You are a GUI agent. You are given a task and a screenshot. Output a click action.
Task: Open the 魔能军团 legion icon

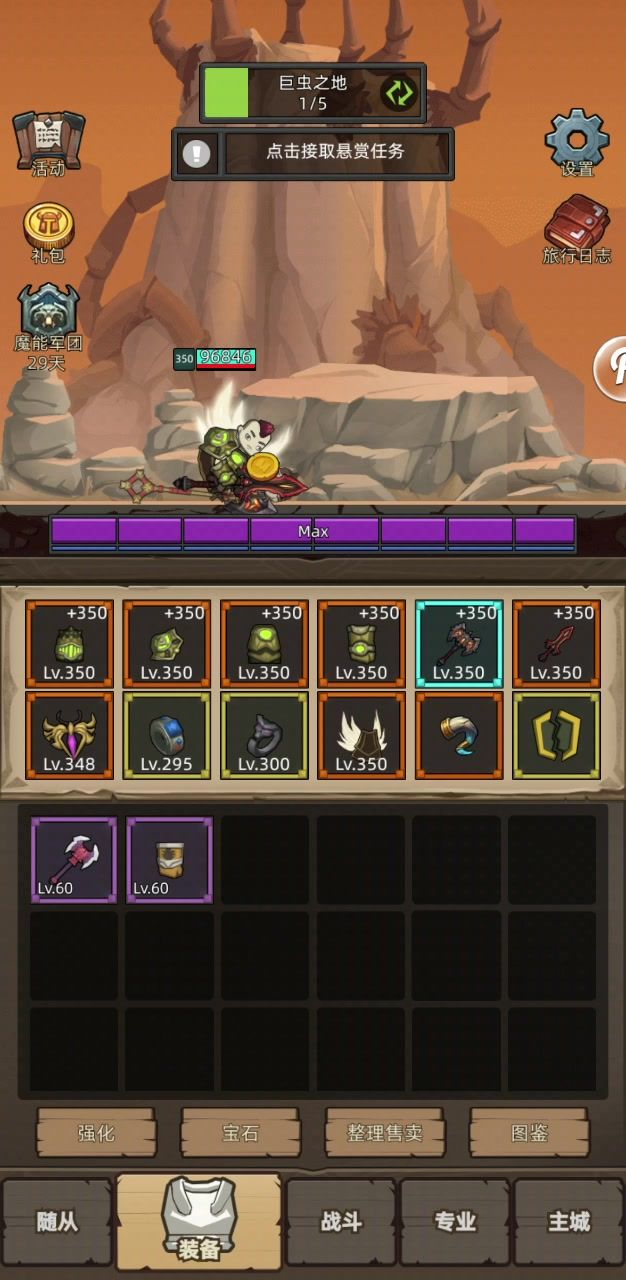pyautogui.click(x=48, y=322)
